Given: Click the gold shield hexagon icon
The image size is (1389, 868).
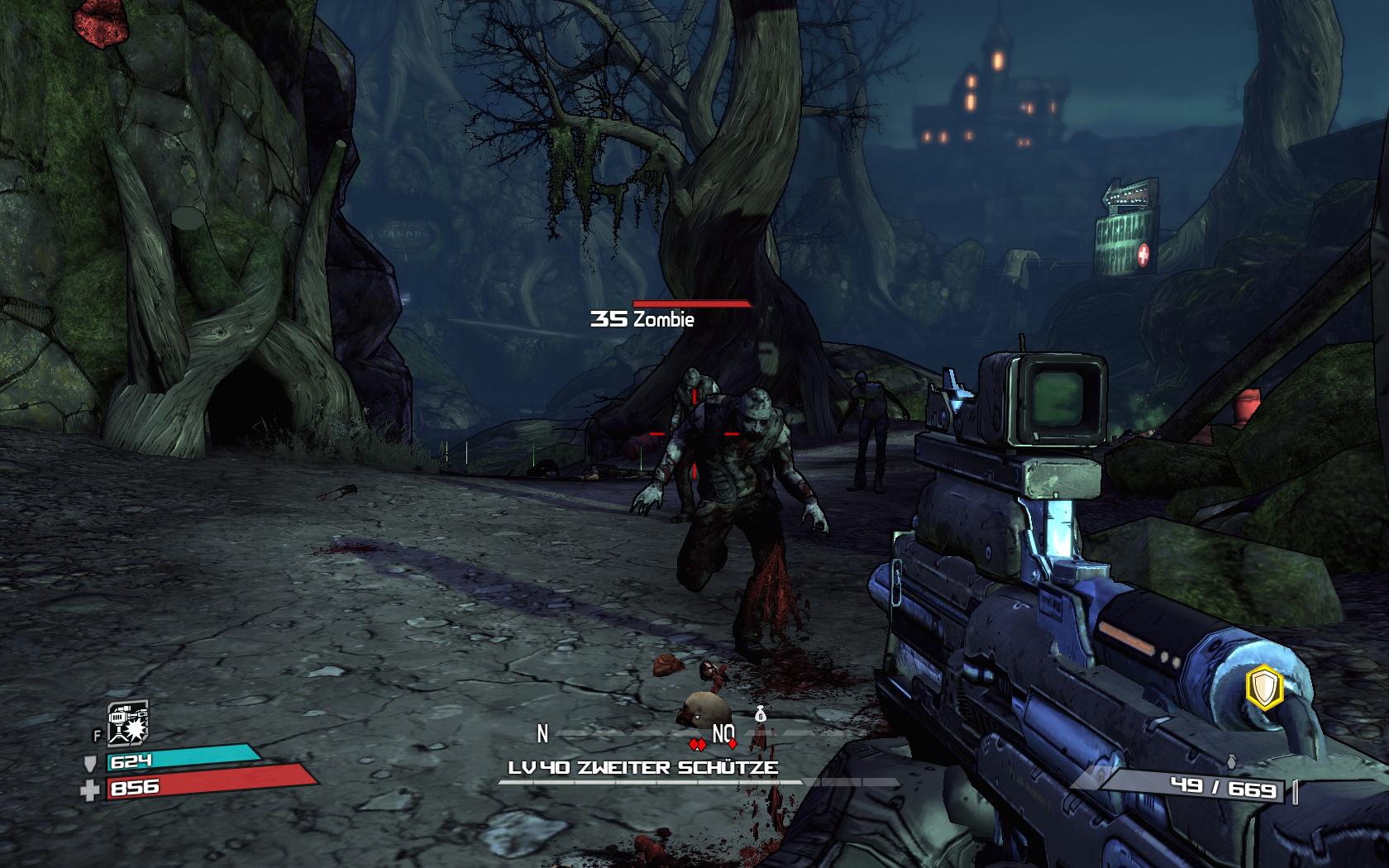Looking at the screenshot, I should (1263, 688).
